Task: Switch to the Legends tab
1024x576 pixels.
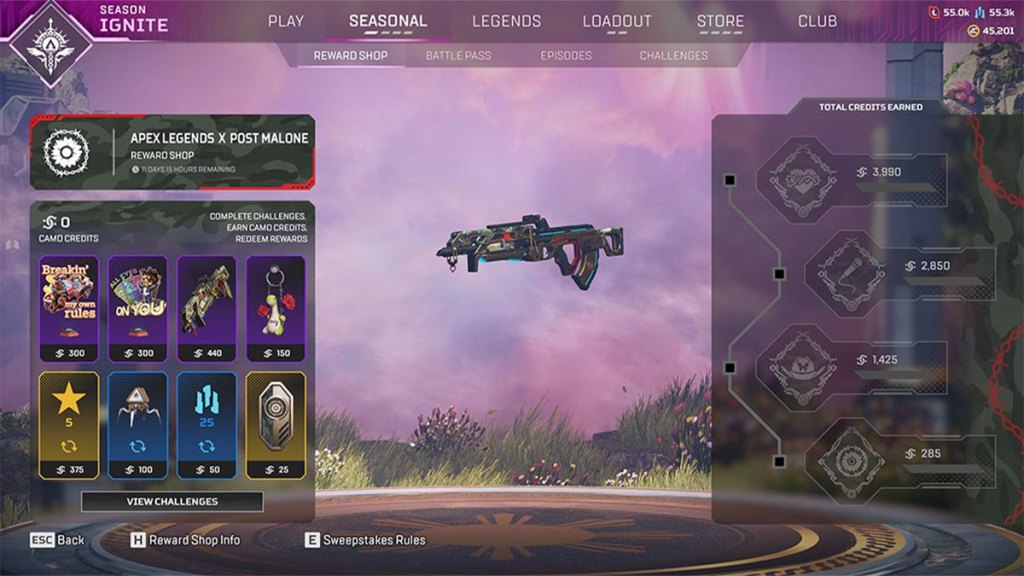Action: pos(506,21)
